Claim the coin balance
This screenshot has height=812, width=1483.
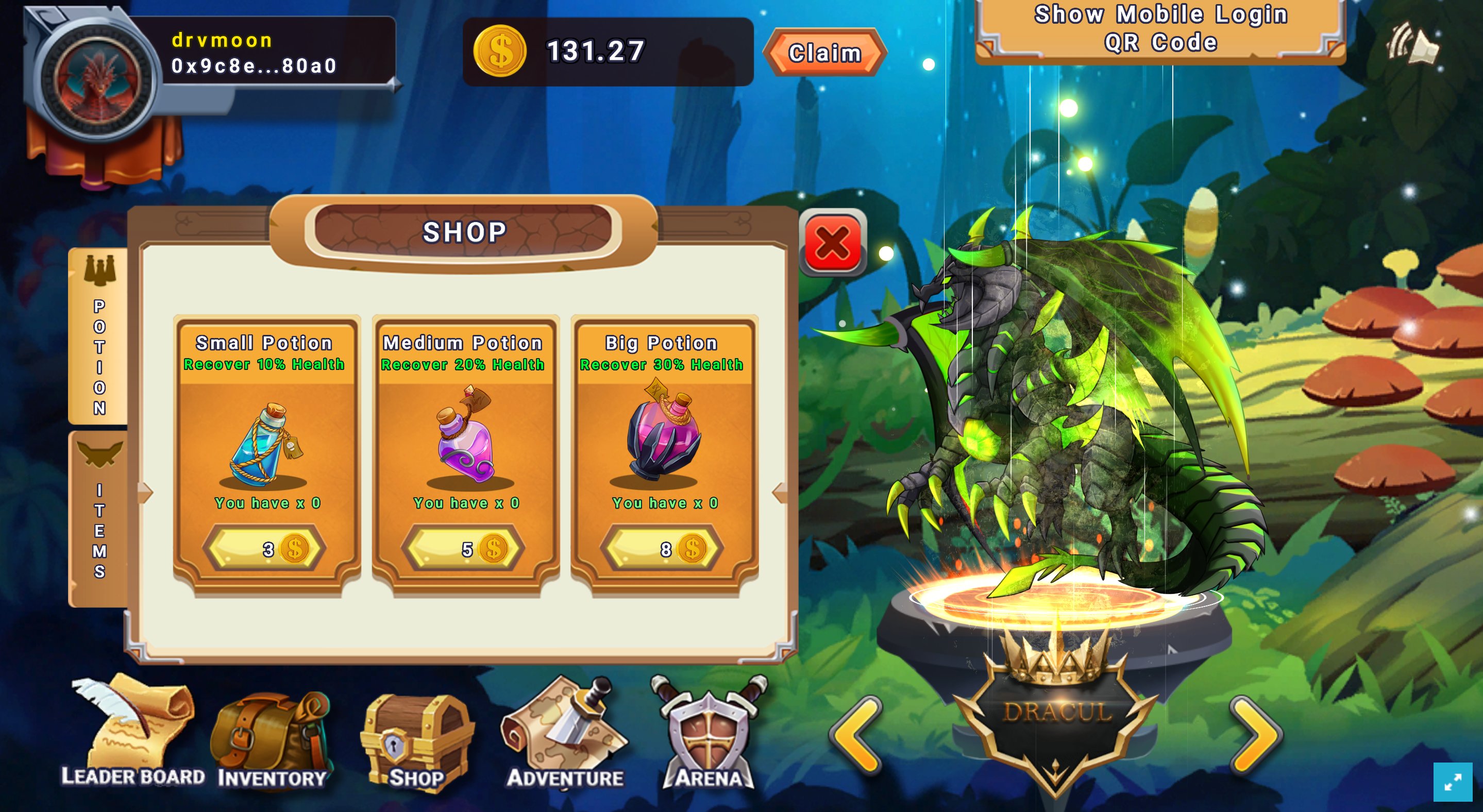(824, 53)
